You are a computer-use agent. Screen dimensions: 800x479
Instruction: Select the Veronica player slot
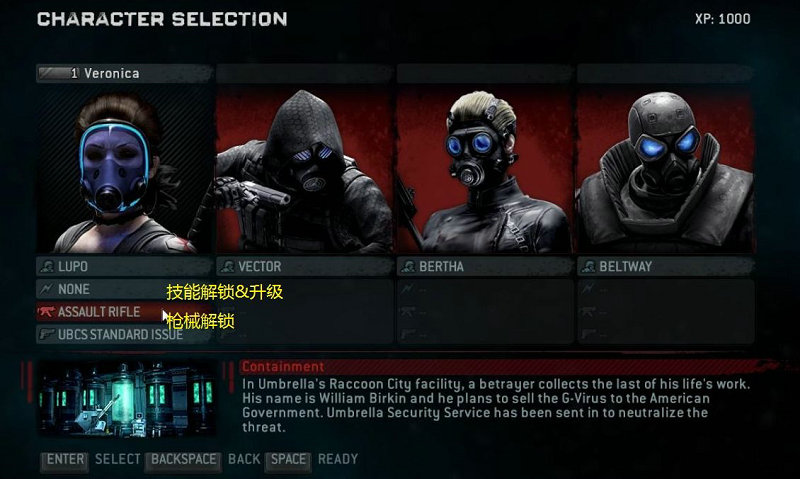124,73
